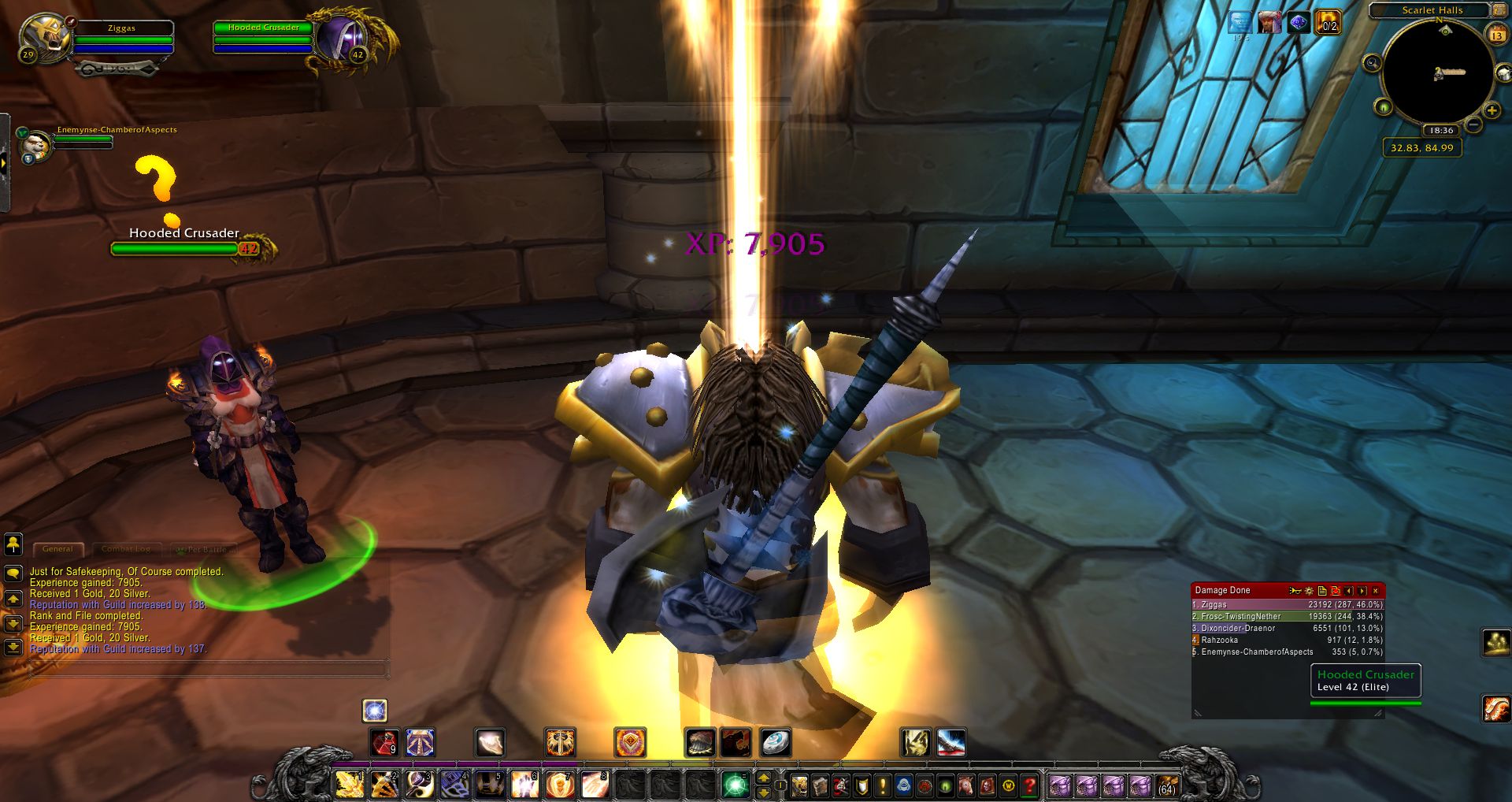Open the WoW Shop icon in micro menu
The height and width of the screenshot is (802, 1512).
tap(1008, 785)
